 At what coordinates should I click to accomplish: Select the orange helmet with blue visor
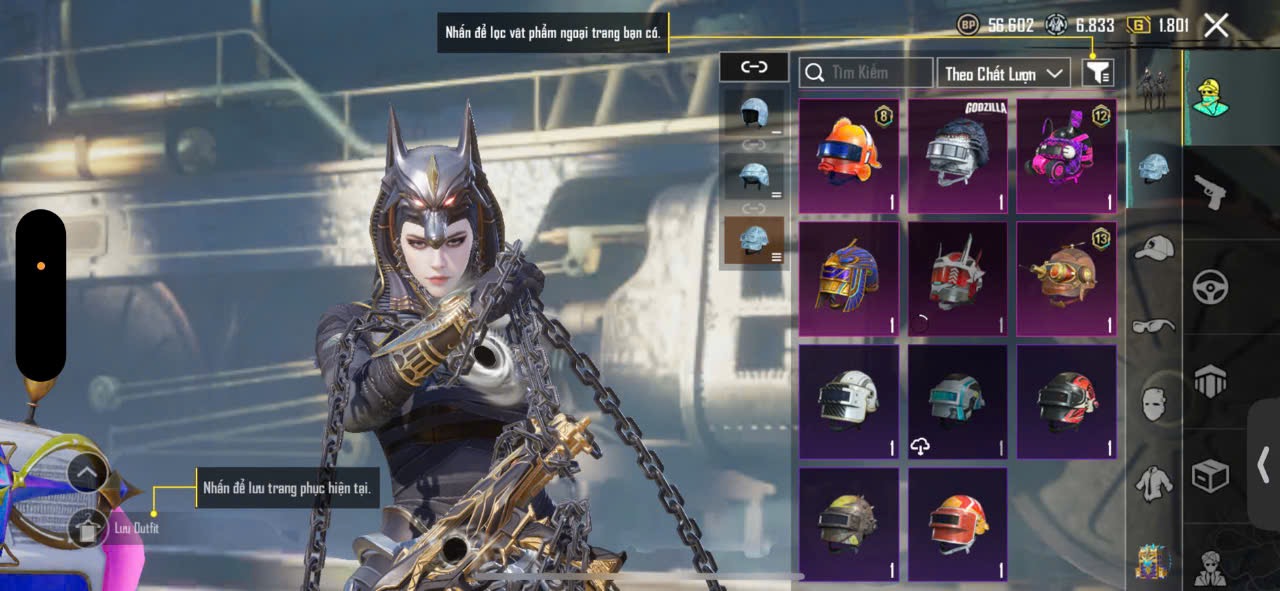[x=849, y=156]
